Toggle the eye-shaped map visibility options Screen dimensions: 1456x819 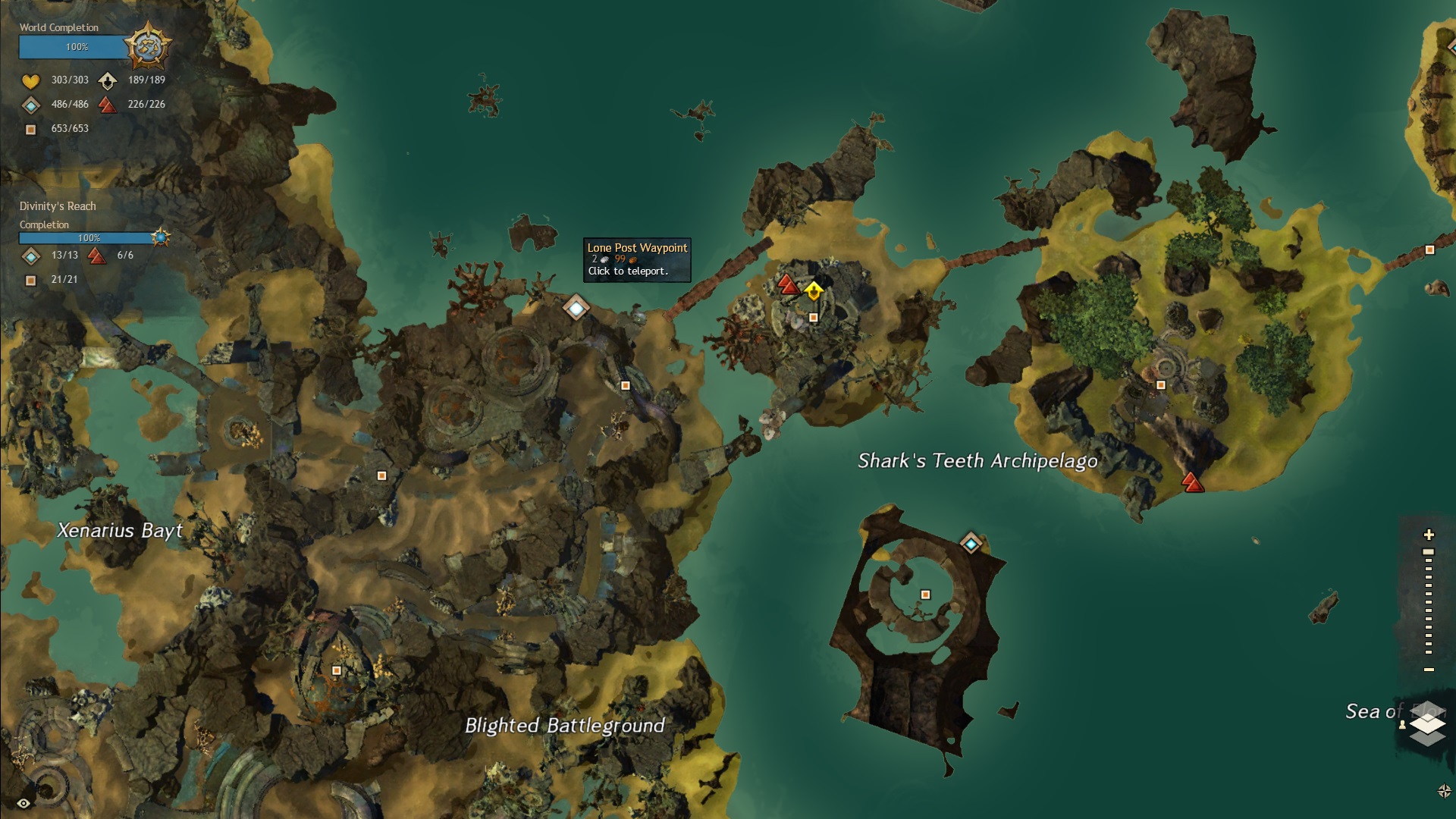(24, 803)
